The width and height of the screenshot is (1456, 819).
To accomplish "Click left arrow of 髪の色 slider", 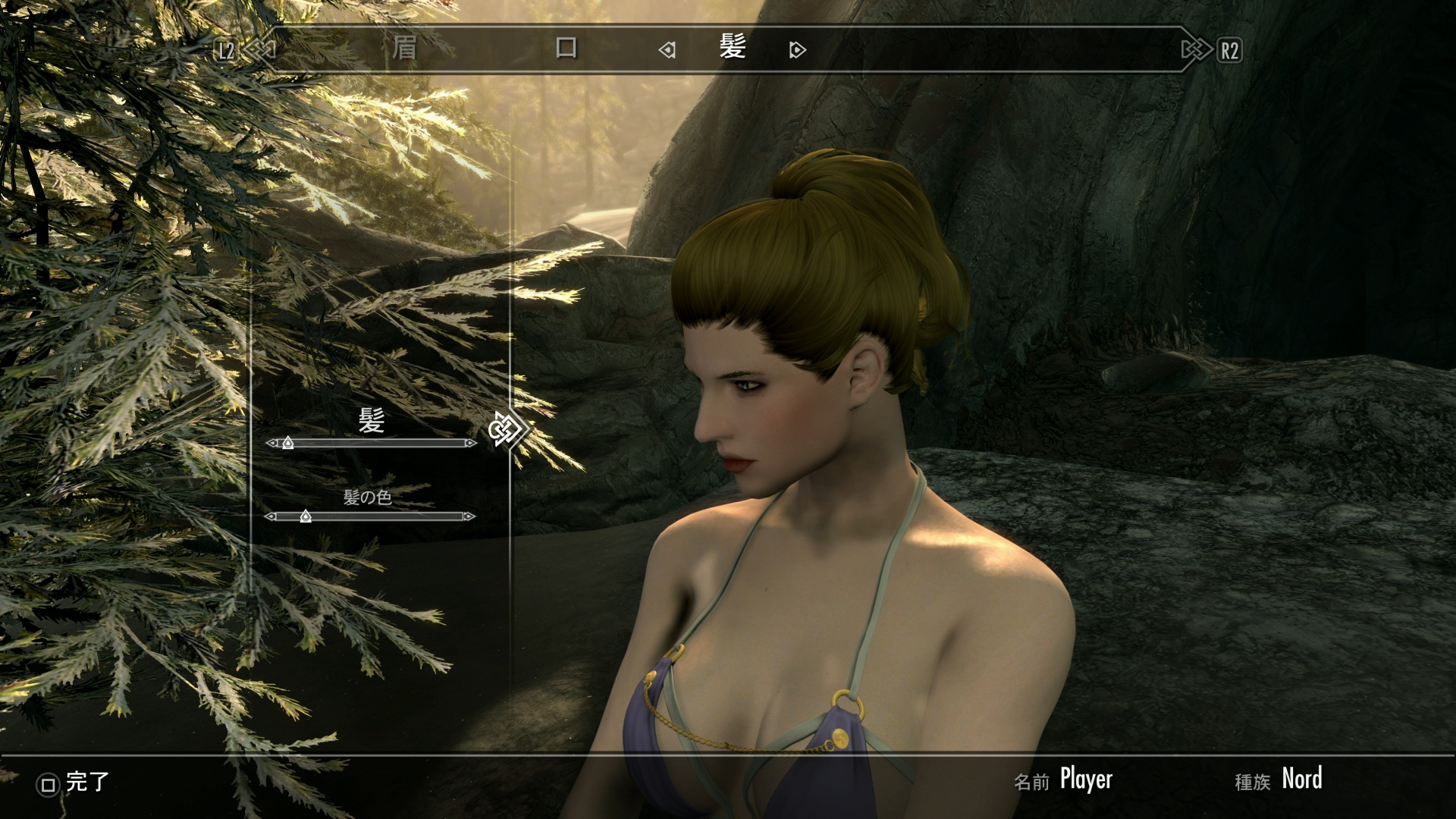I will [x=270, y=516].
